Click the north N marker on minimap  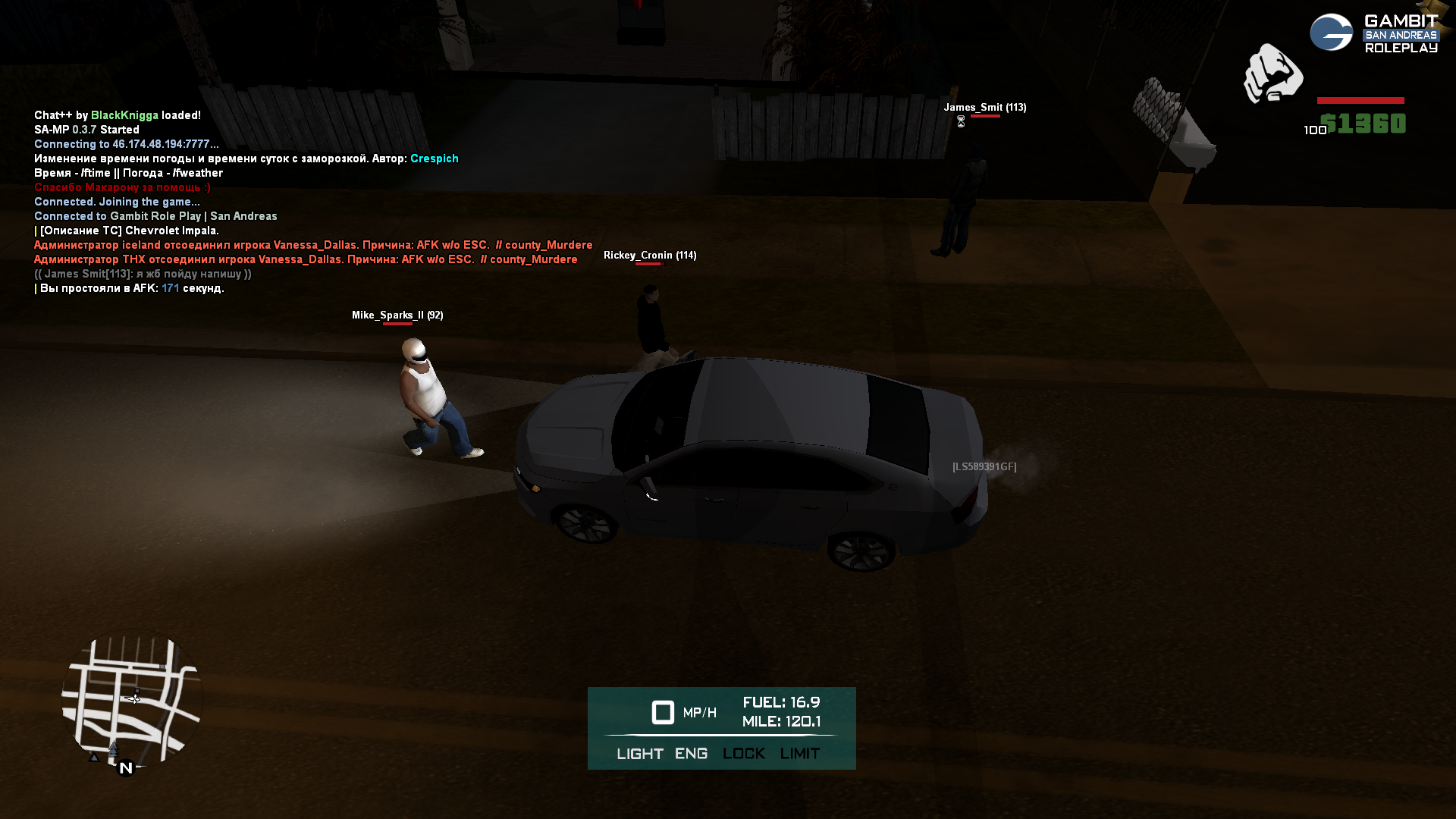[126, 768]
